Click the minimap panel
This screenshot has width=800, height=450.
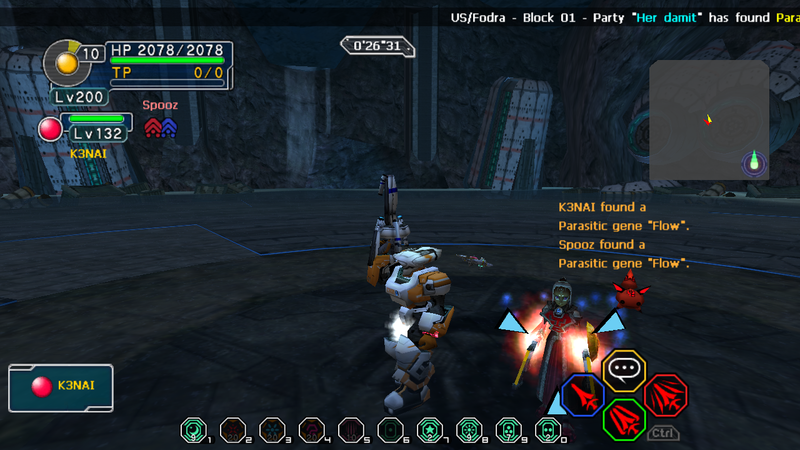pyautogui.click(x=709, y=122)
